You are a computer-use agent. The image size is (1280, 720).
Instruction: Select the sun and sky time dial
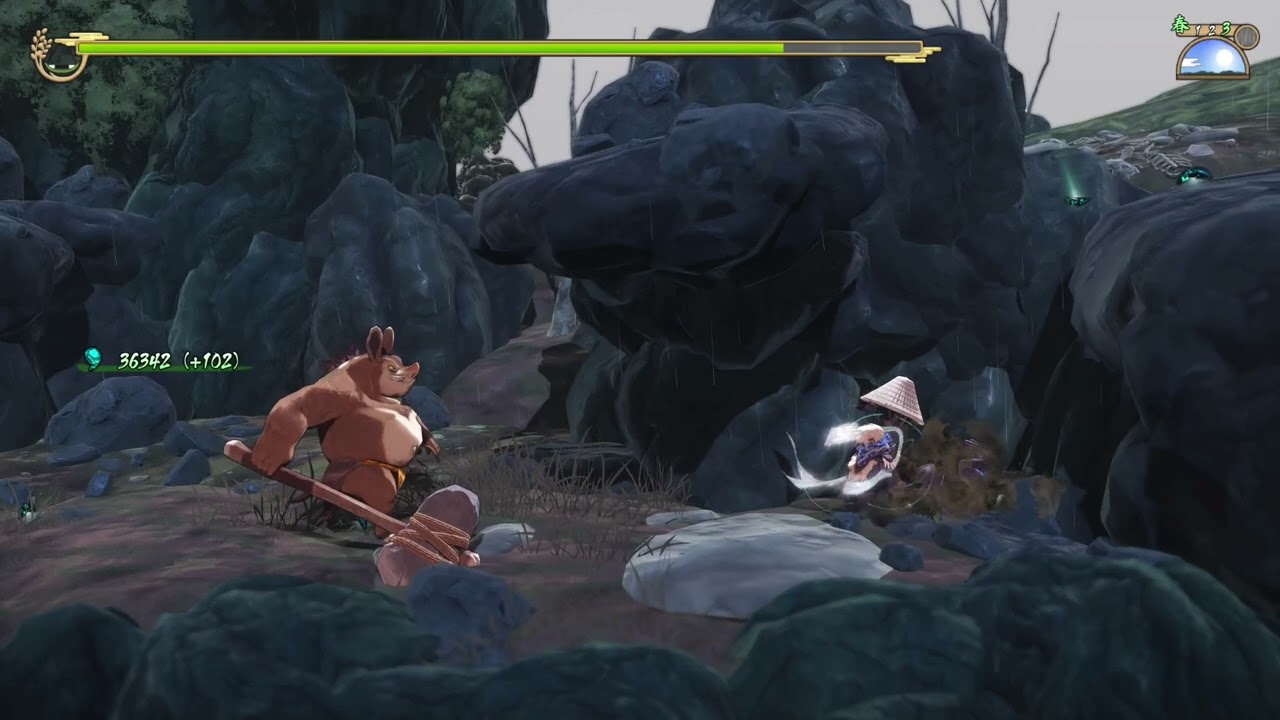coord(1212,60)
